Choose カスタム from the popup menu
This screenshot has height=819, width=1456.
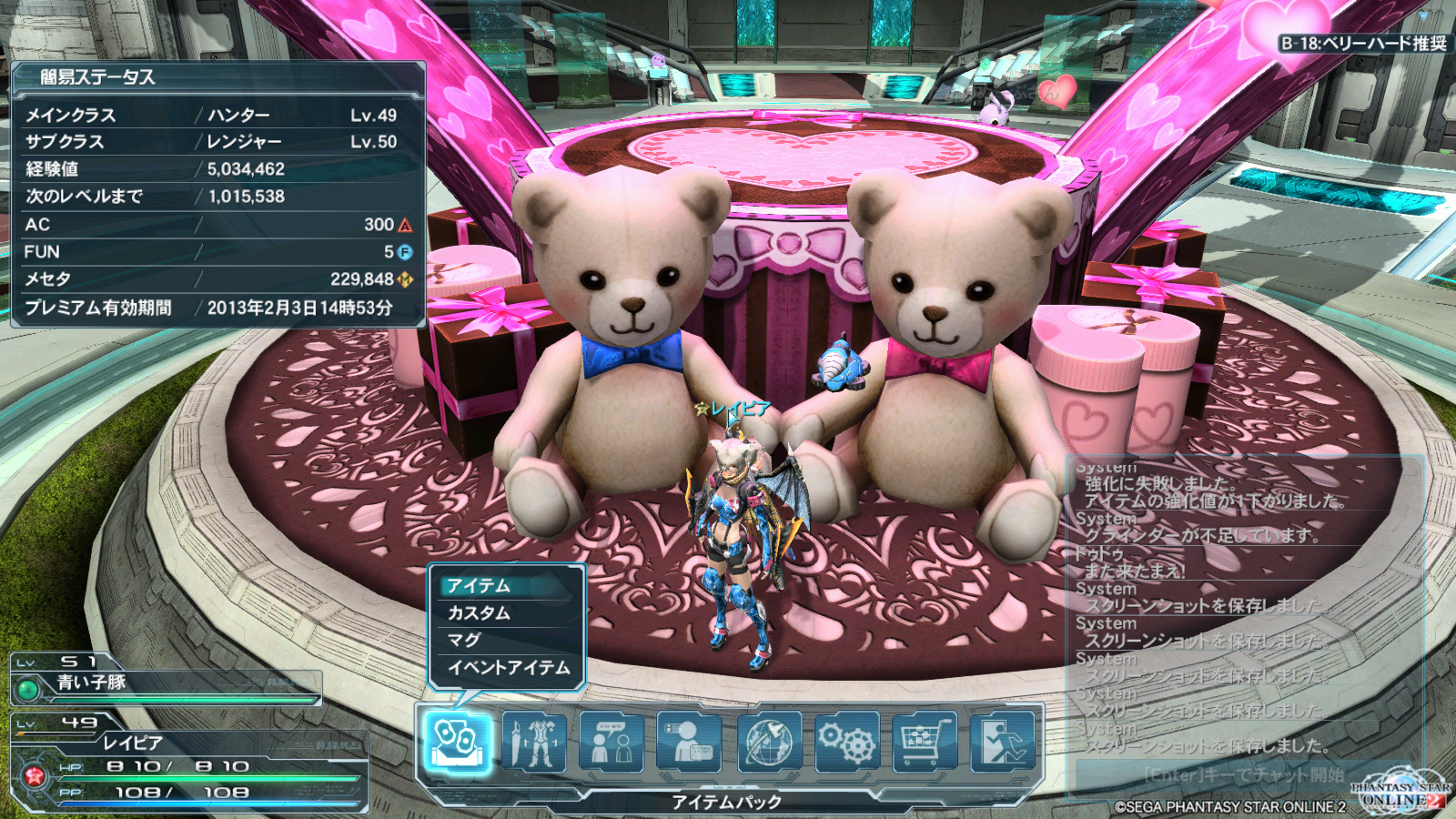pyautogui.click(x=505, y=613)
